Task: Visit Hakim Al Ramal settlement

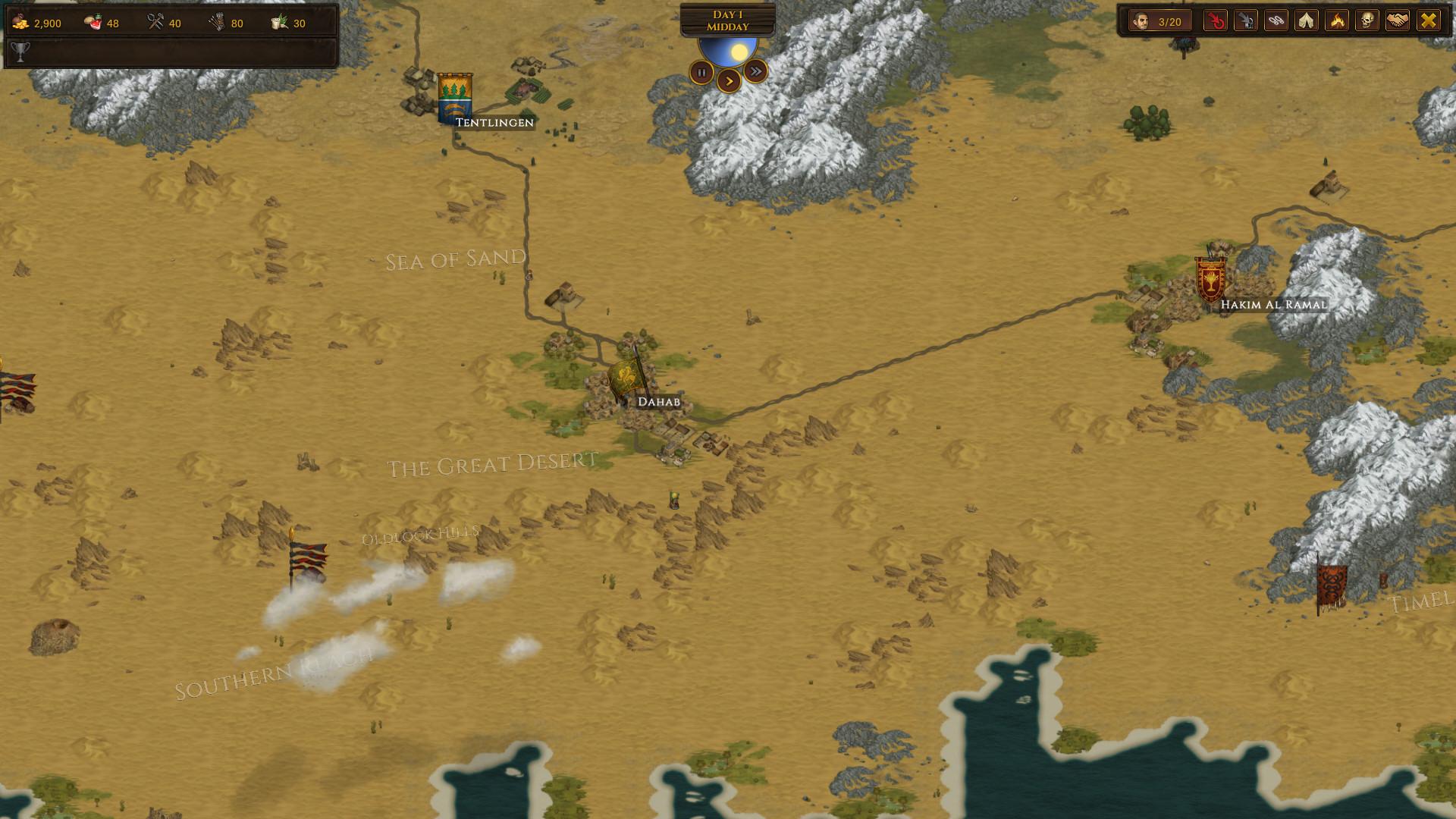Action: coord(1210,281)
